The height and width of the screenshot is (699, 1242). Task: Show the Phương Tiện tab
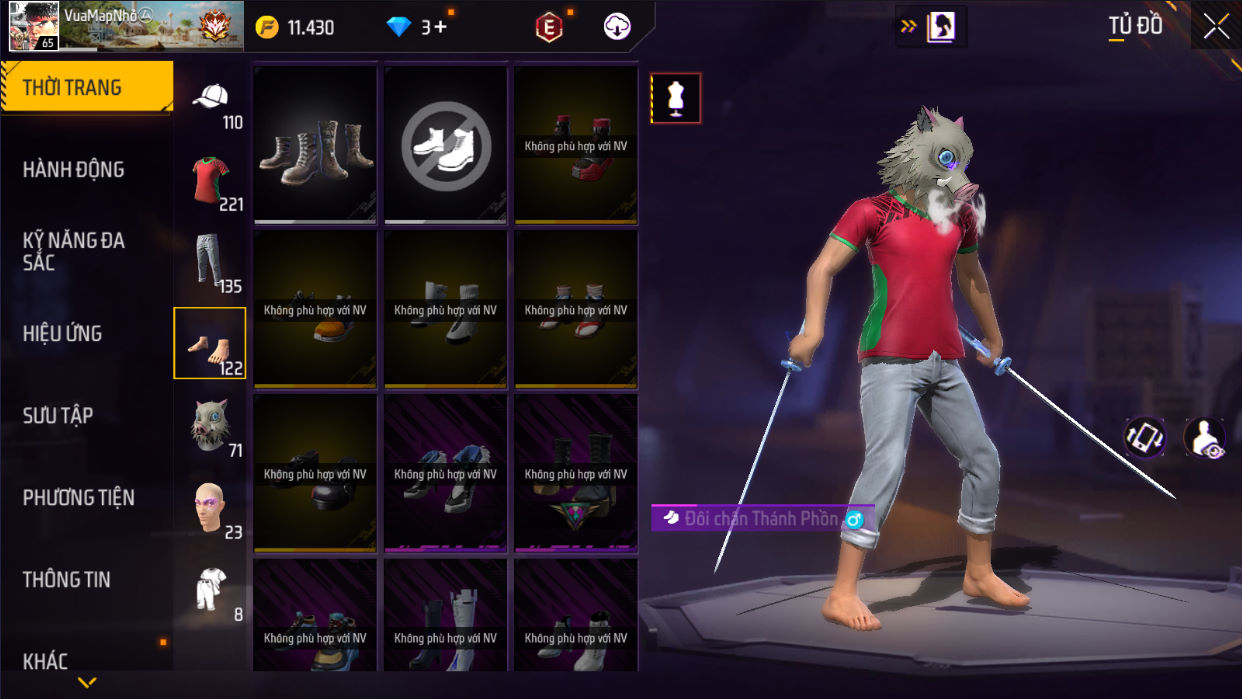[79, 498]
